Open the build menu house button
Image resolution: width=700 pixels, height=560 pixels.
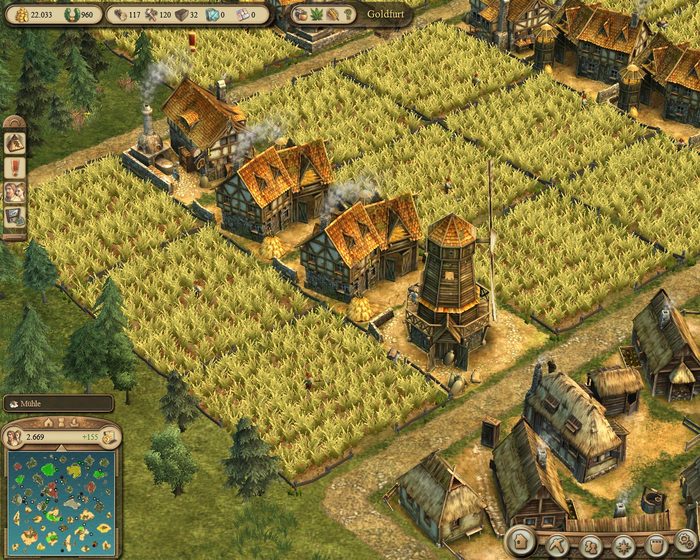(521, 543)
